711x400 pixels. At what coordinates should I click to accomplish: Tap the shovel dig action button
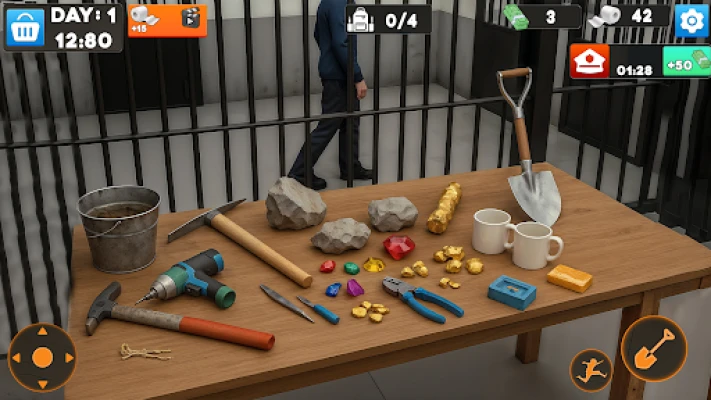[653, 349]
